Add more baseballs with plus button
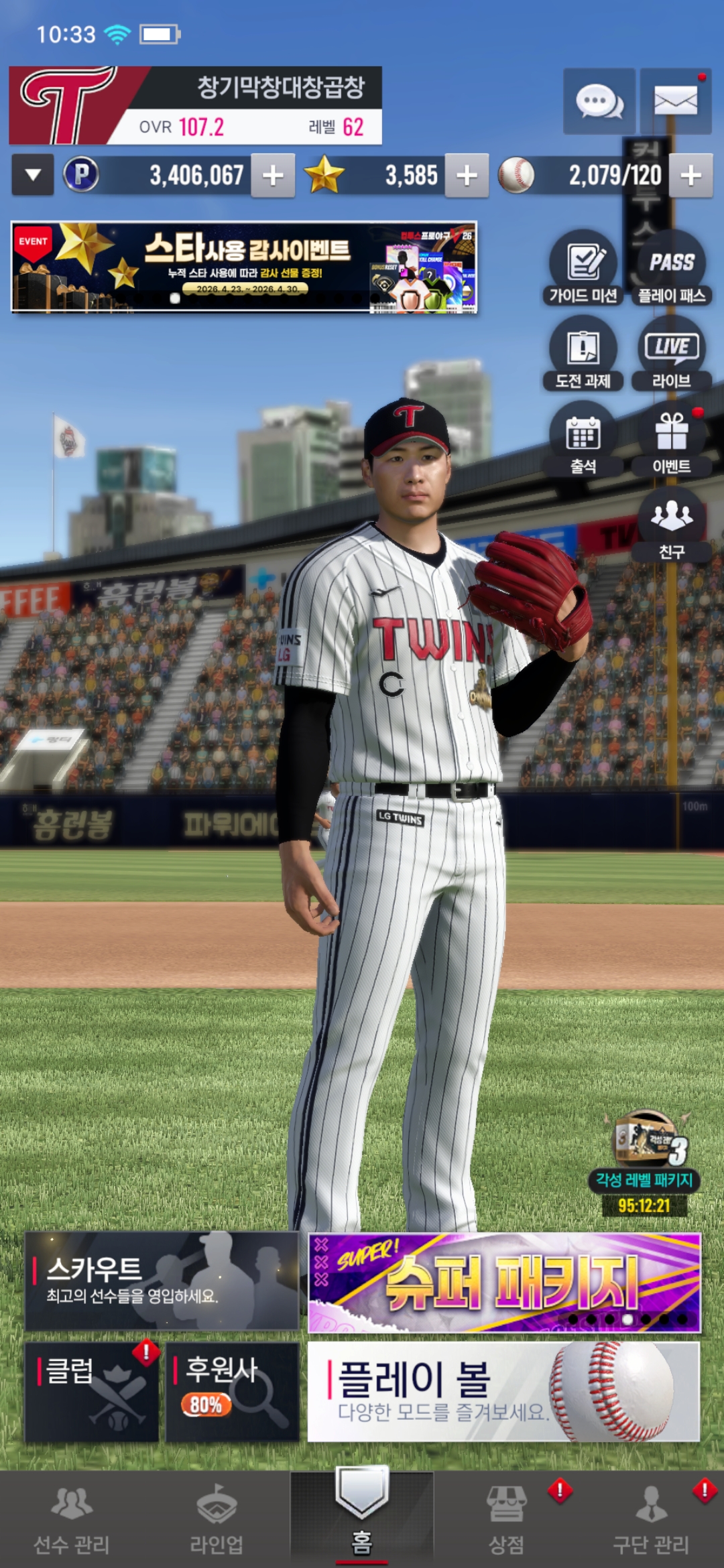 690,176
